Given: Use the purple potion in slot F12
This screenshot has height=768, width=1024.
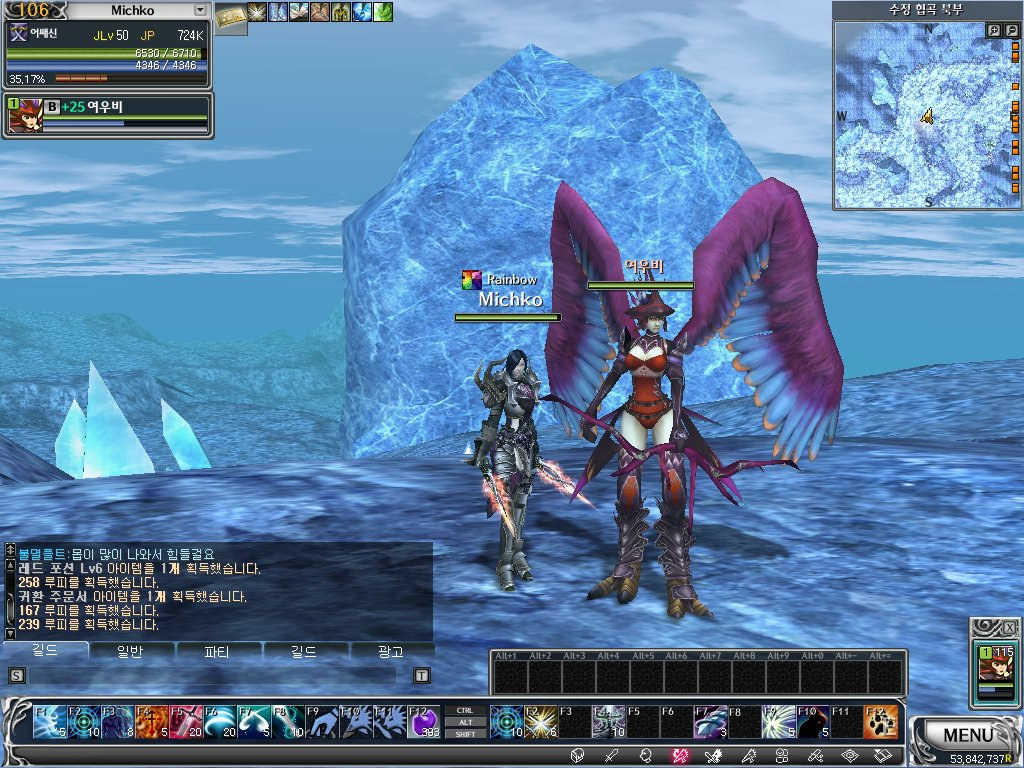Looking at the screenshot, I should coord(423,721).
